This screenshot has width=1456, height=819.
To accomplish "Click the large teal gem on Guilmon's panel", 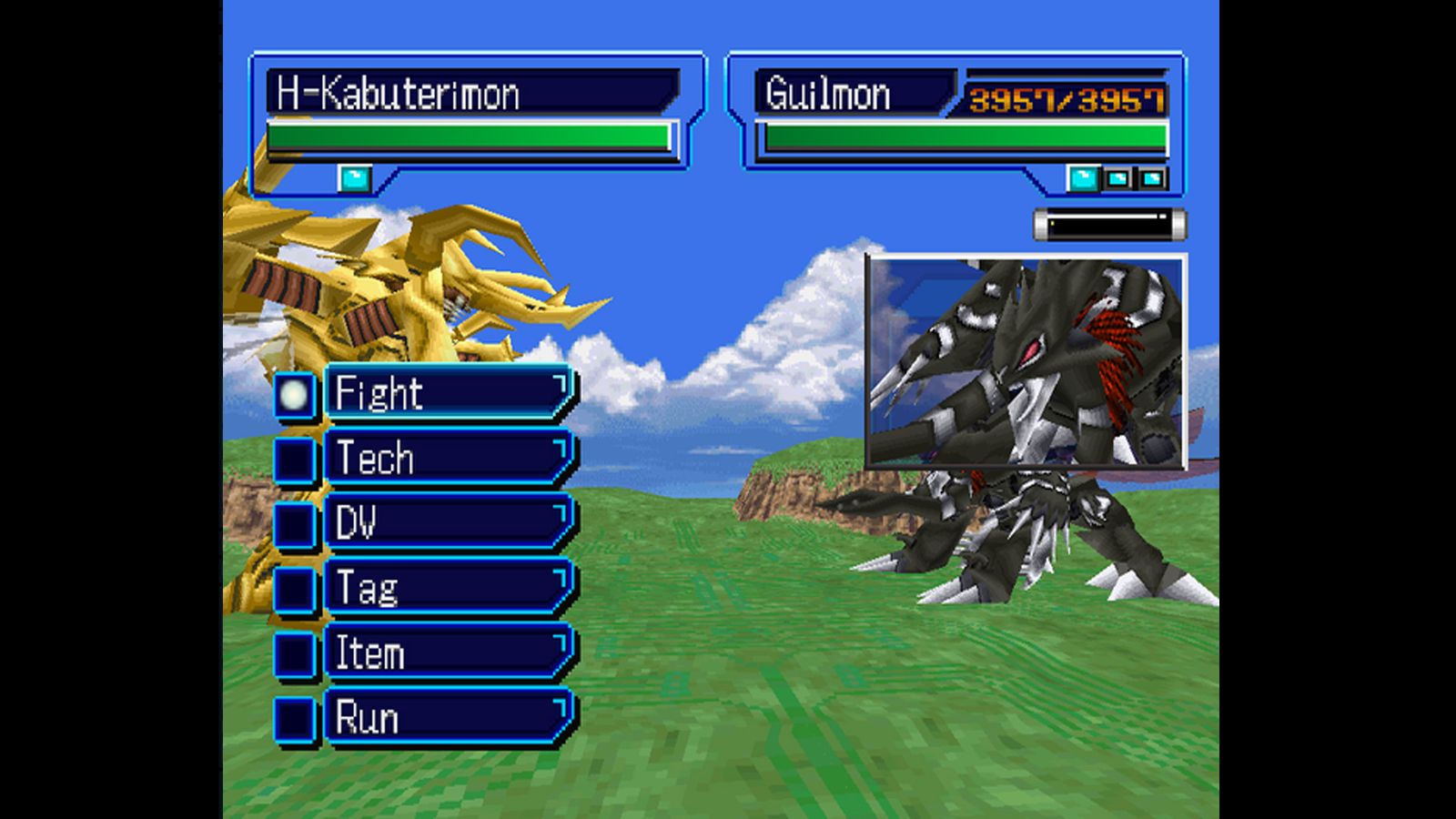I will [x=1083, y=177].
